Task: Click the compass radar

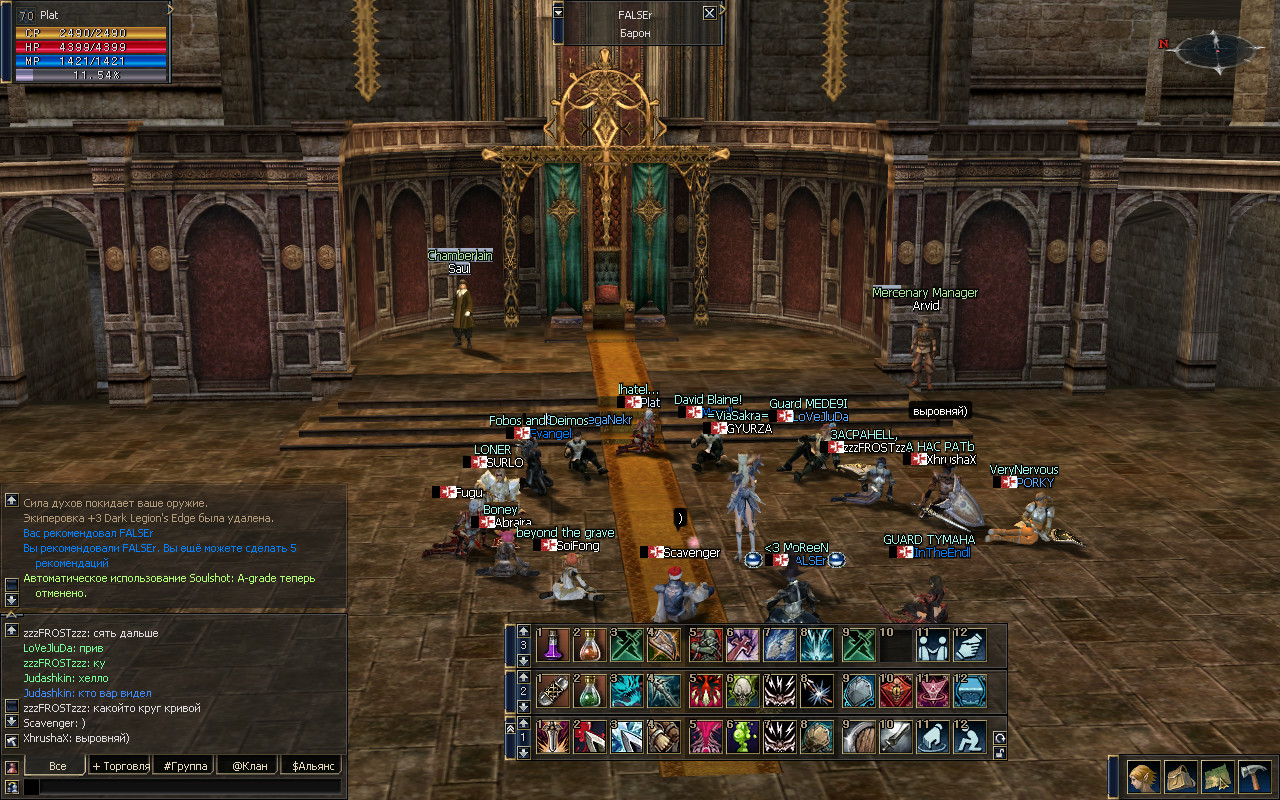Action: click(x=1215, y=48)
